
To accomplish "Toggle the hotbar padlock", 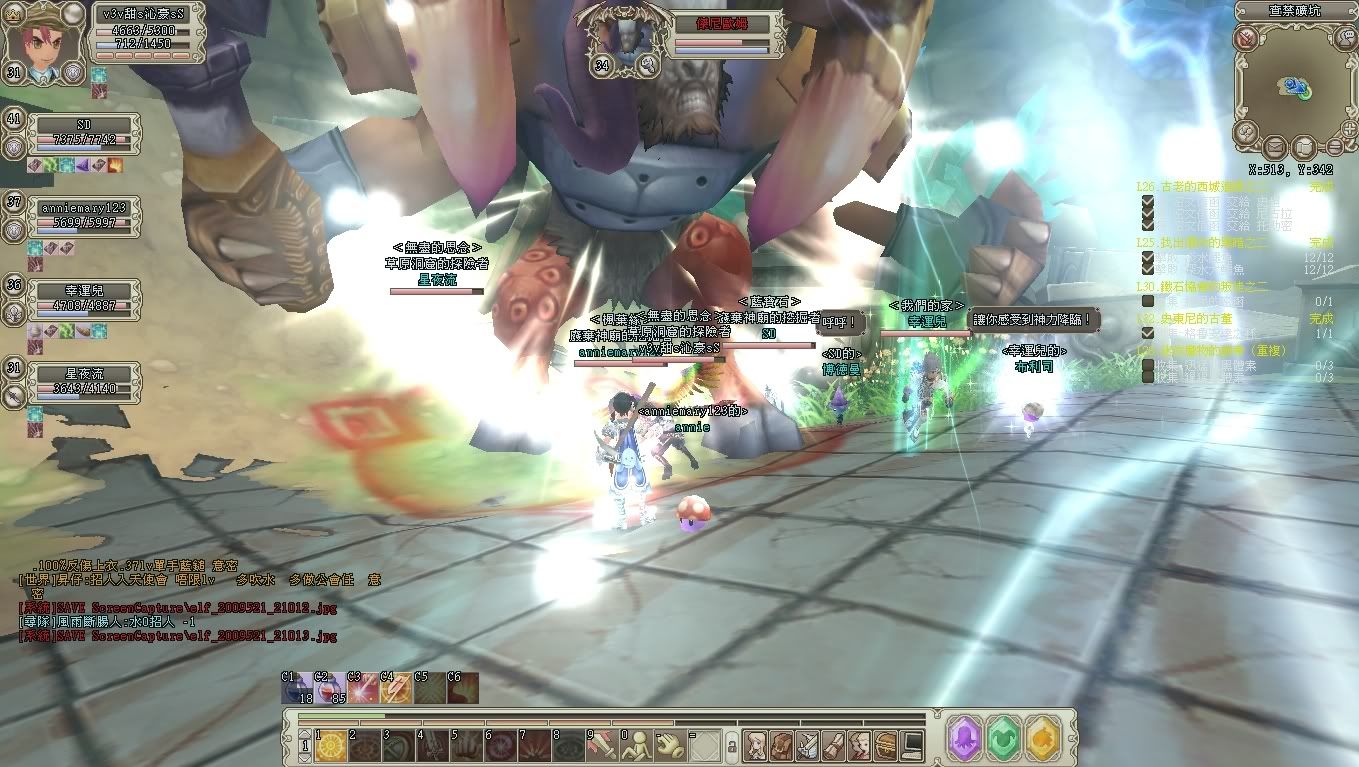I will pos(731,746).
